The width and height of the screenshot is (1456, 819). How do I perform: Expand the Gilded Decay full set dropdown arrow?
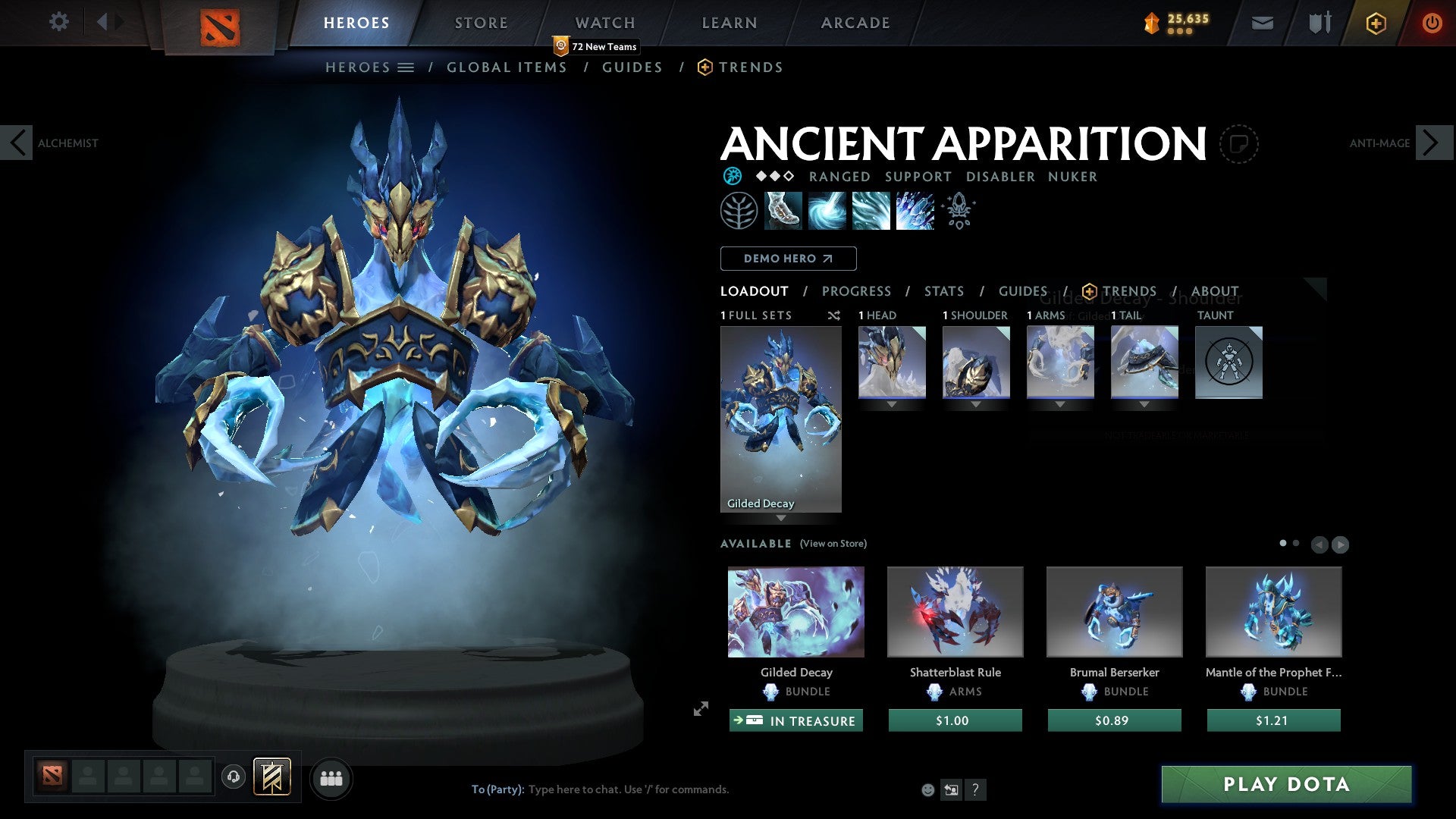click(781, 518)
